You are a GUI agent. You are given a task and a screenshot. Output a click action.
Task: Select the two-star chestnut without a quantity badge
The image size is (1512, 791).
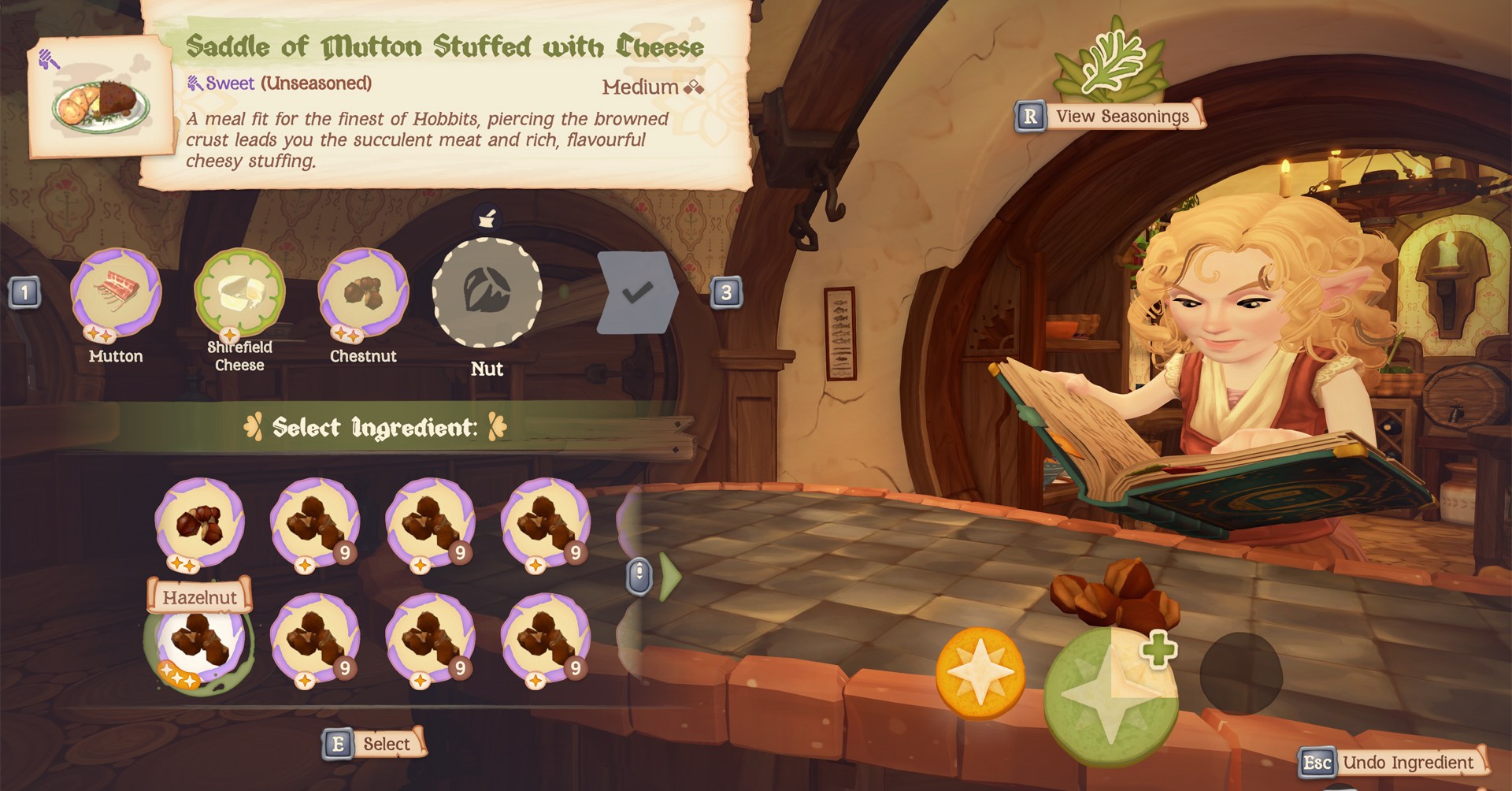[199, 522]
